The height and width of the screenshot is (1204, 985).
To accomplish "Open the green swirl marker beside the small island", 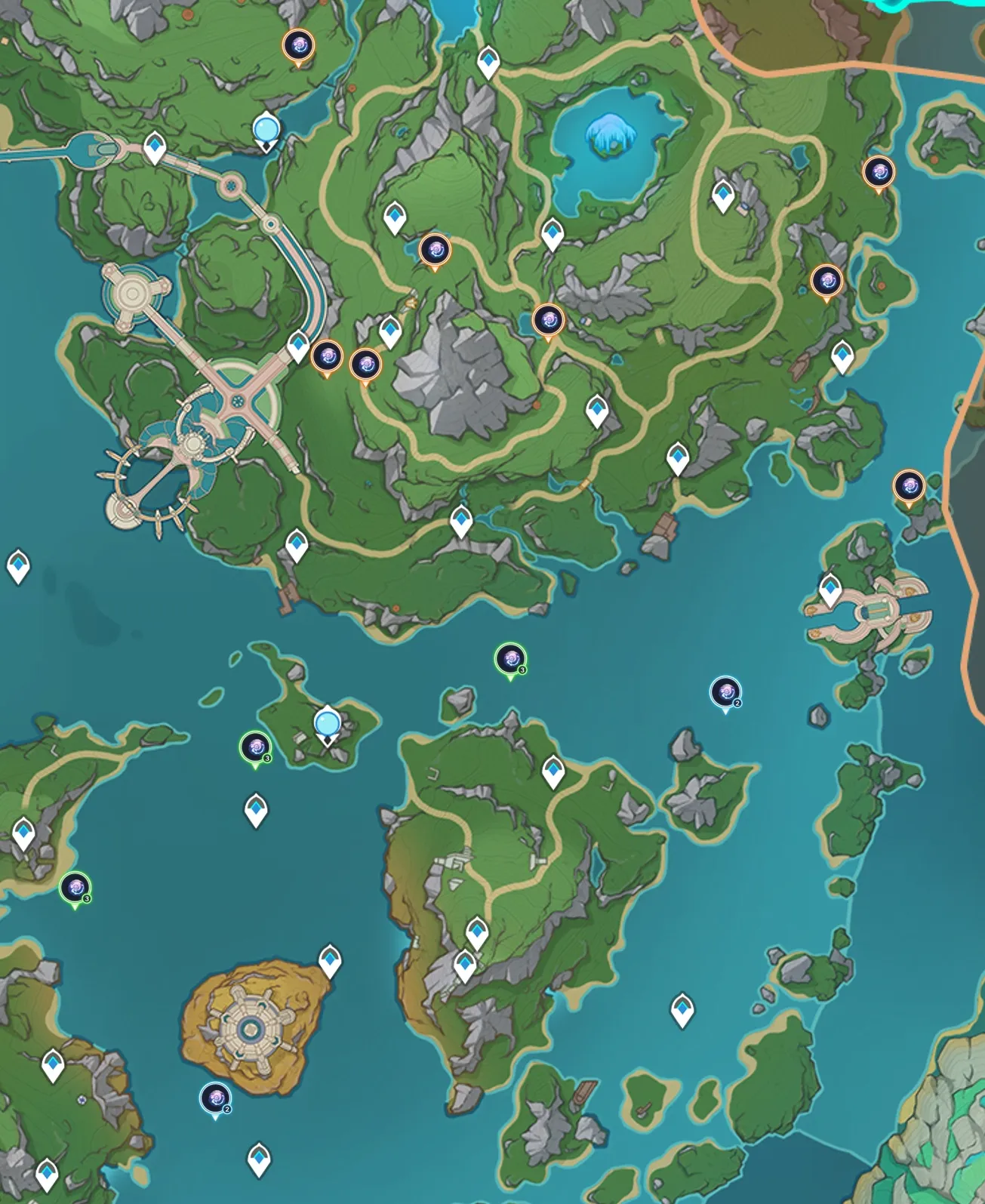I will [x=255, y=747].
